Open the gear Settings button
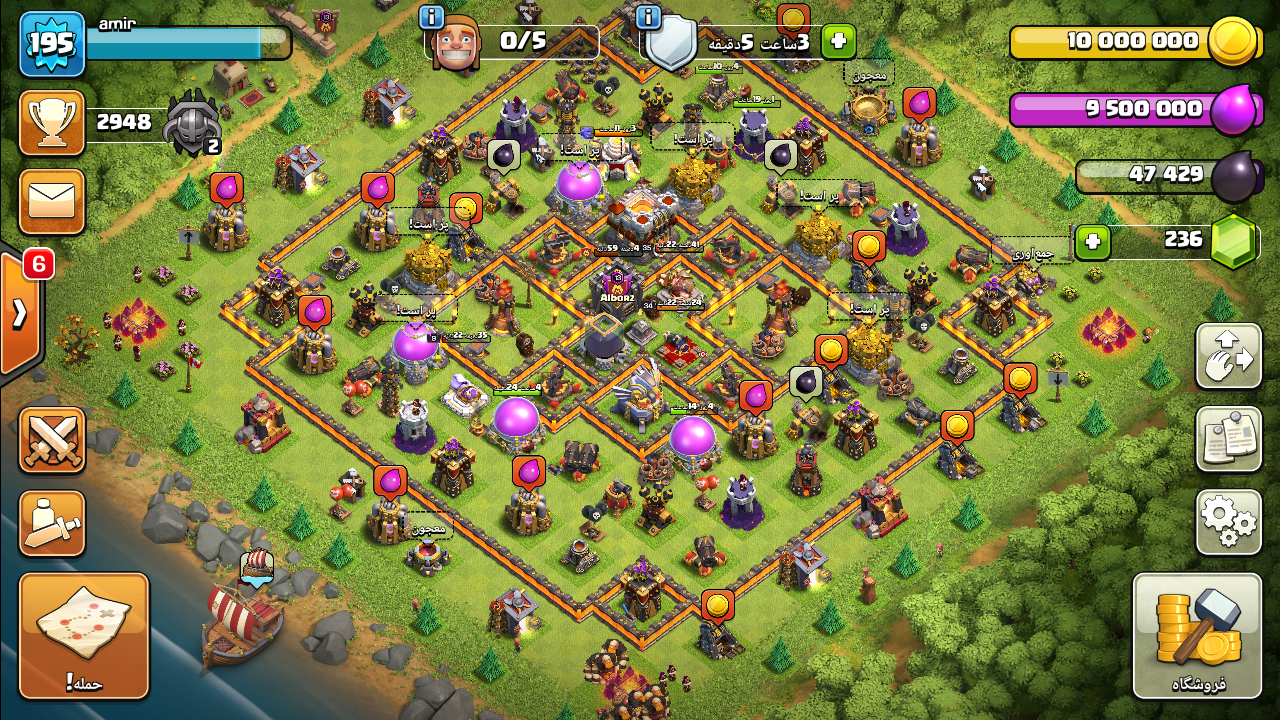The width and height of the screenshot is (1280, 720). point(1228,521)
